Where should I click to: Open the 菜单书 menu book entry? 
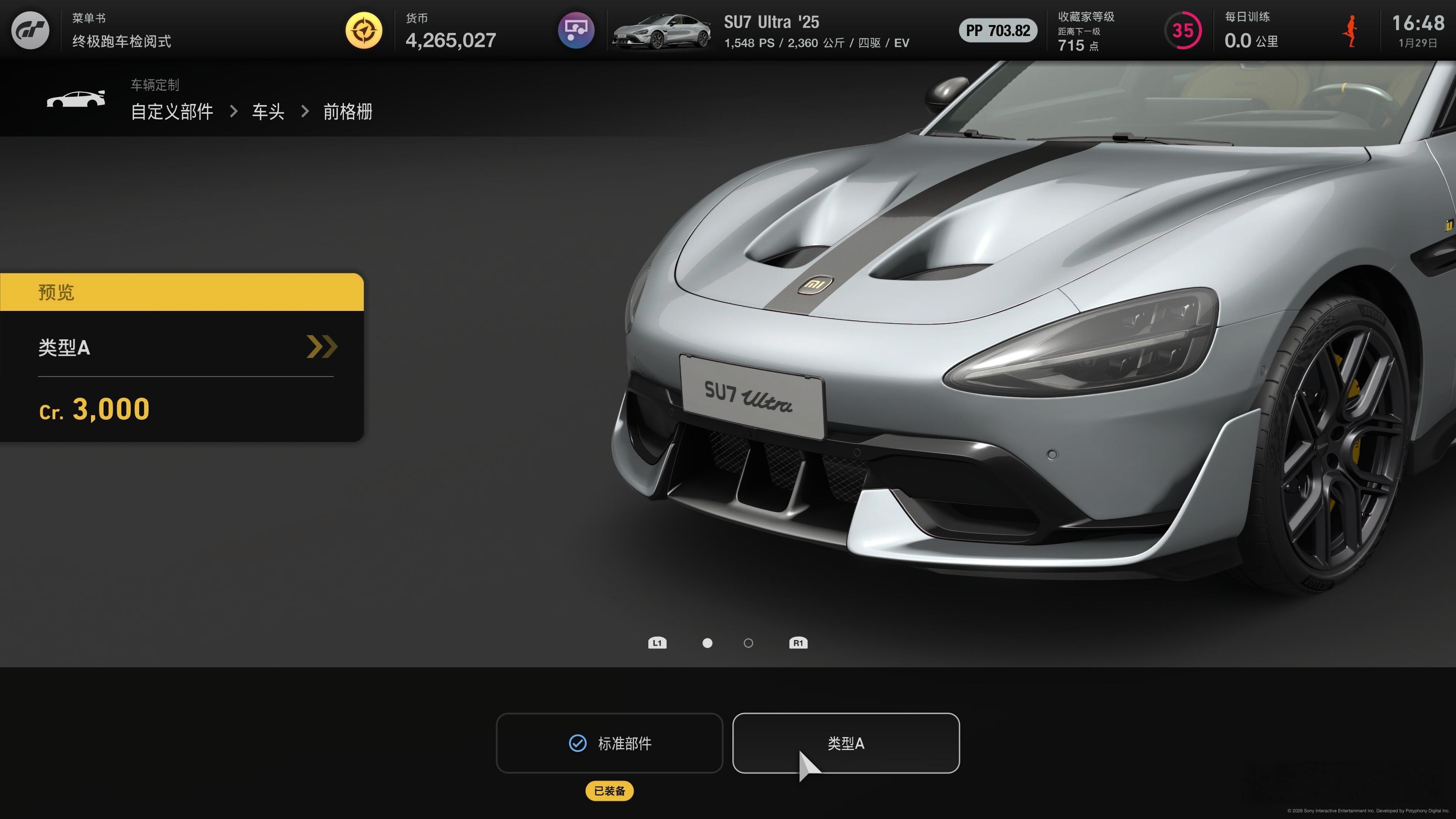[x=121, y=30]
